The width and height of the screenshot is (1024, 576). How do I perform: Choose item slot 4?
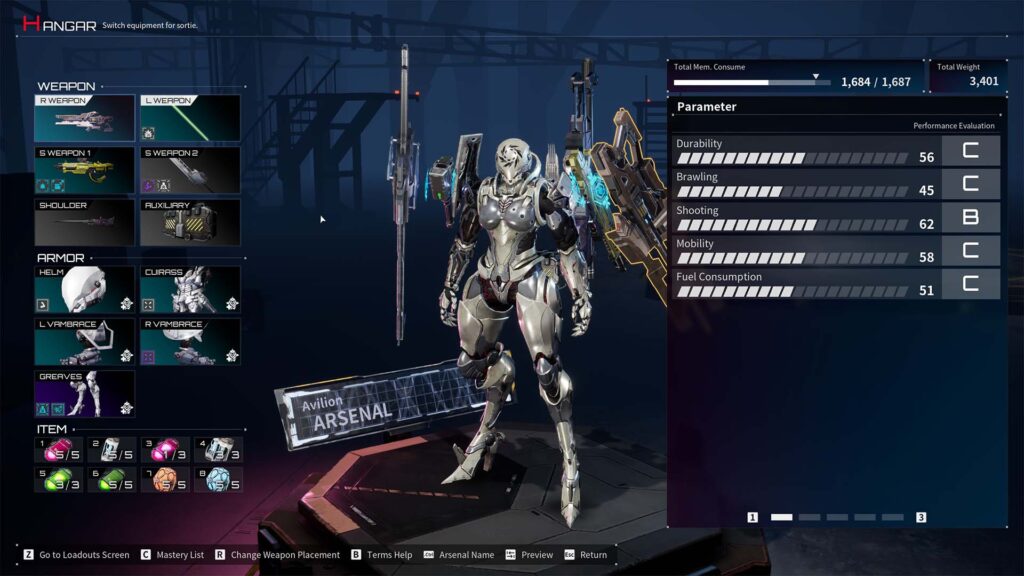click(219, 450)
